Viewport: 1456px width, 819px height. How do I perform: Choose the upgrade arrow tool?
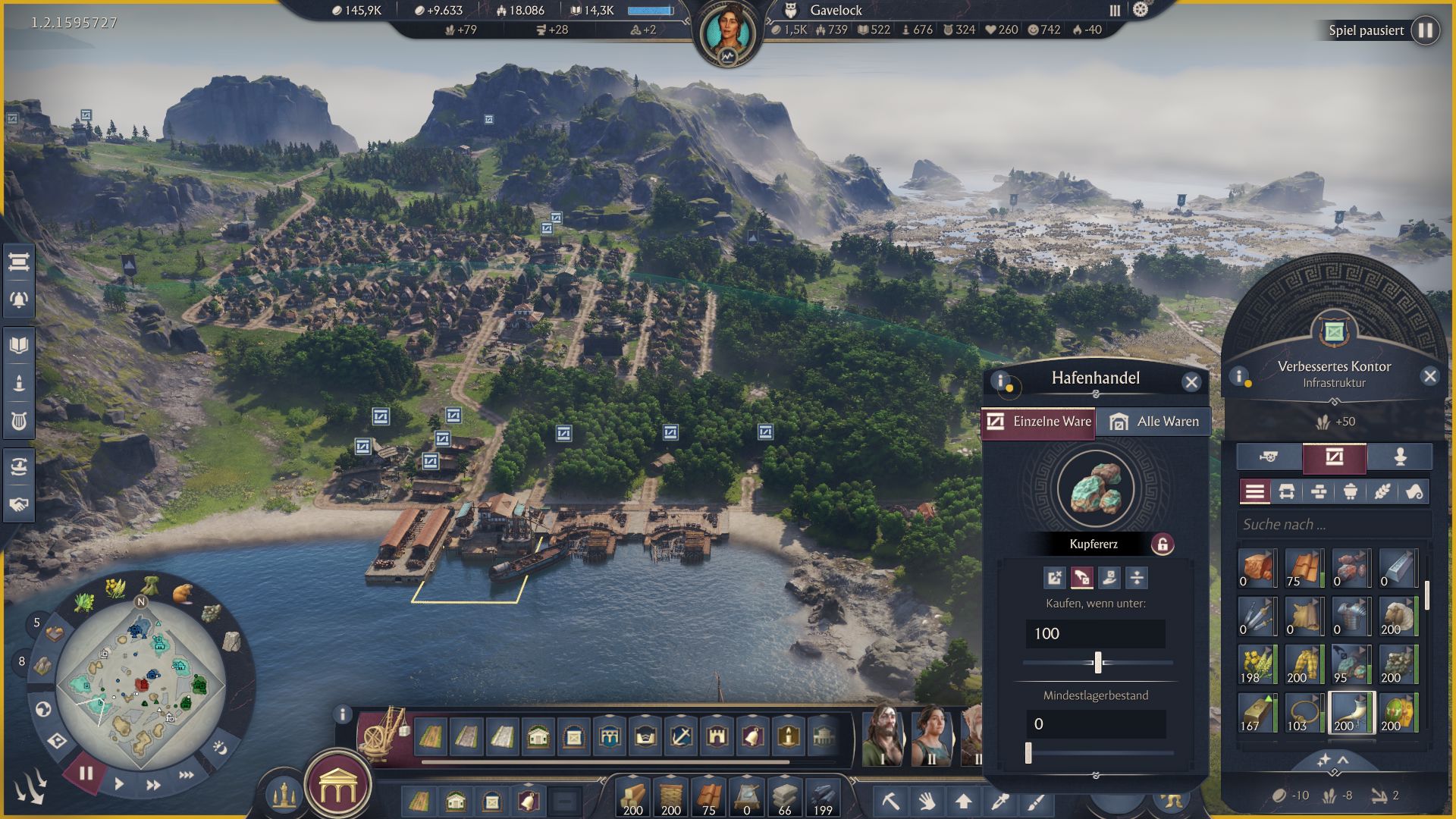(963, 801)
